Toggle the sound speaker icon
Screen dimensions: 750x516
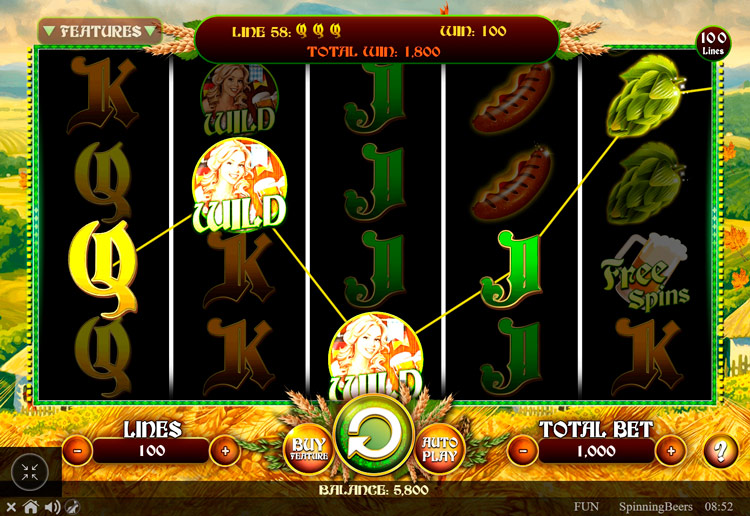50,507
